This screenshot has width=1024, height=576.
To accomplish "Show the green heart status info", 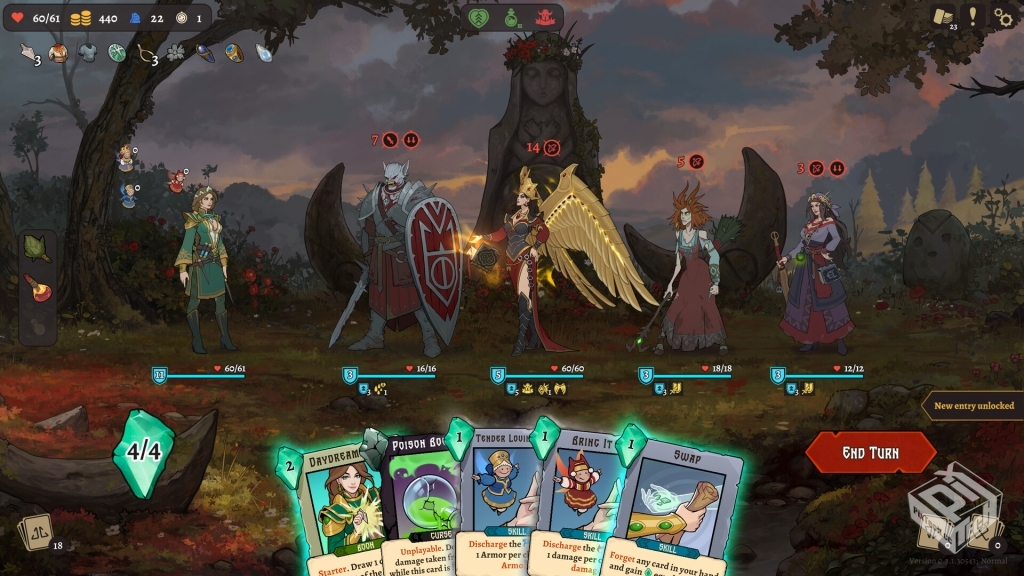I will (x=479, y=17).
